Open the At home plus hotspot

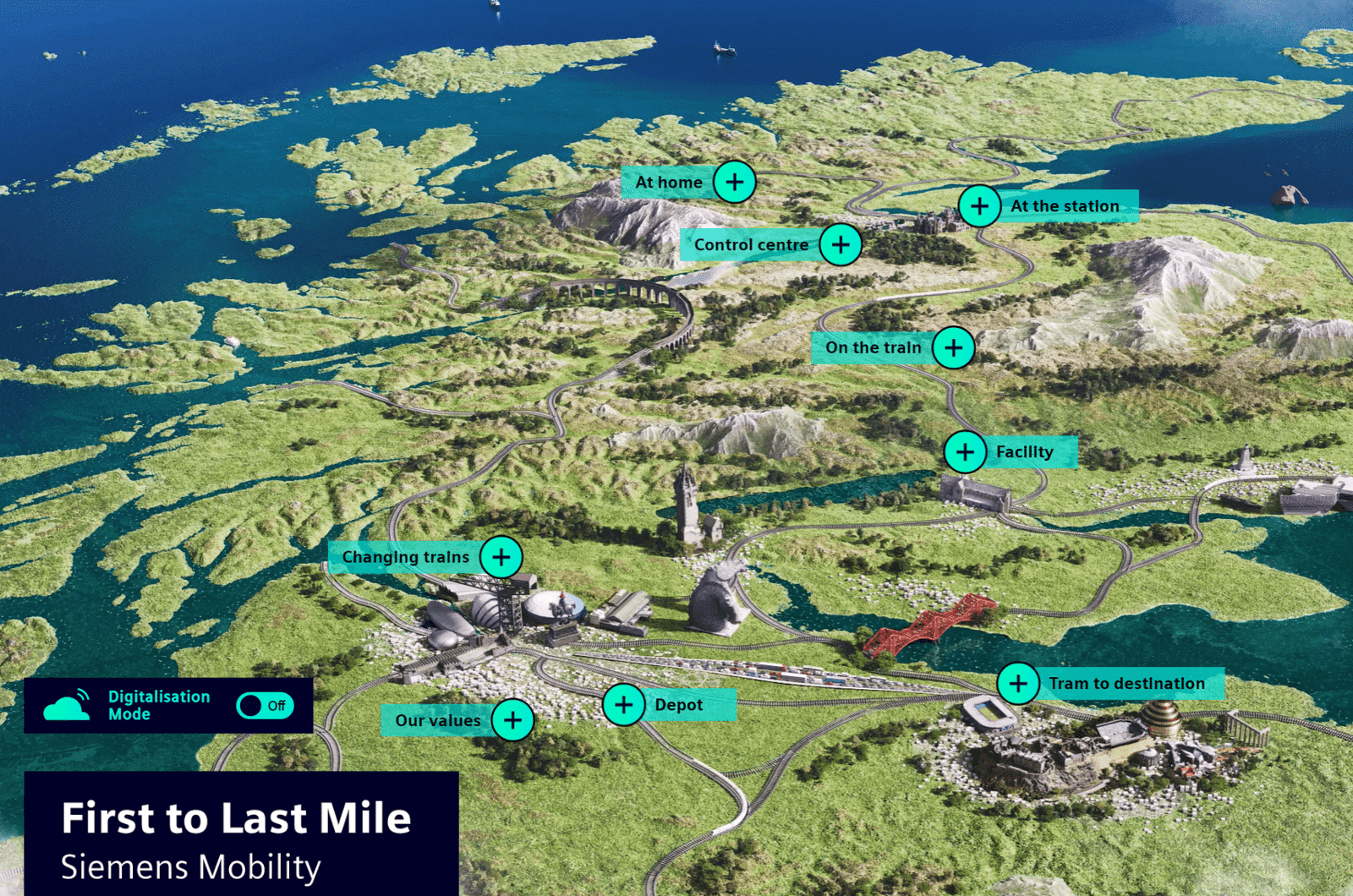click(x=735, y=181)
